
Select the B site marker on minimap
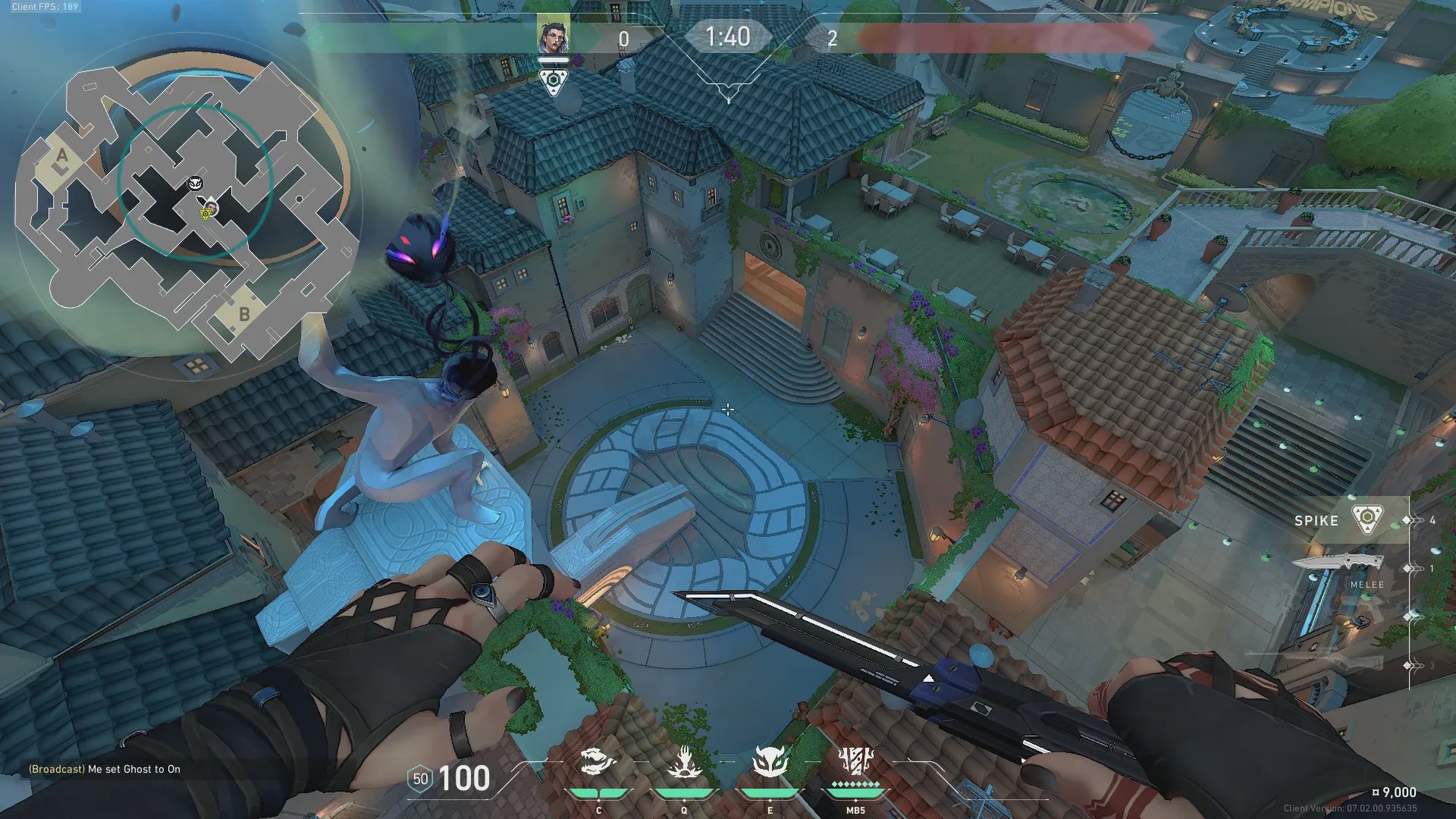[244, 313]
